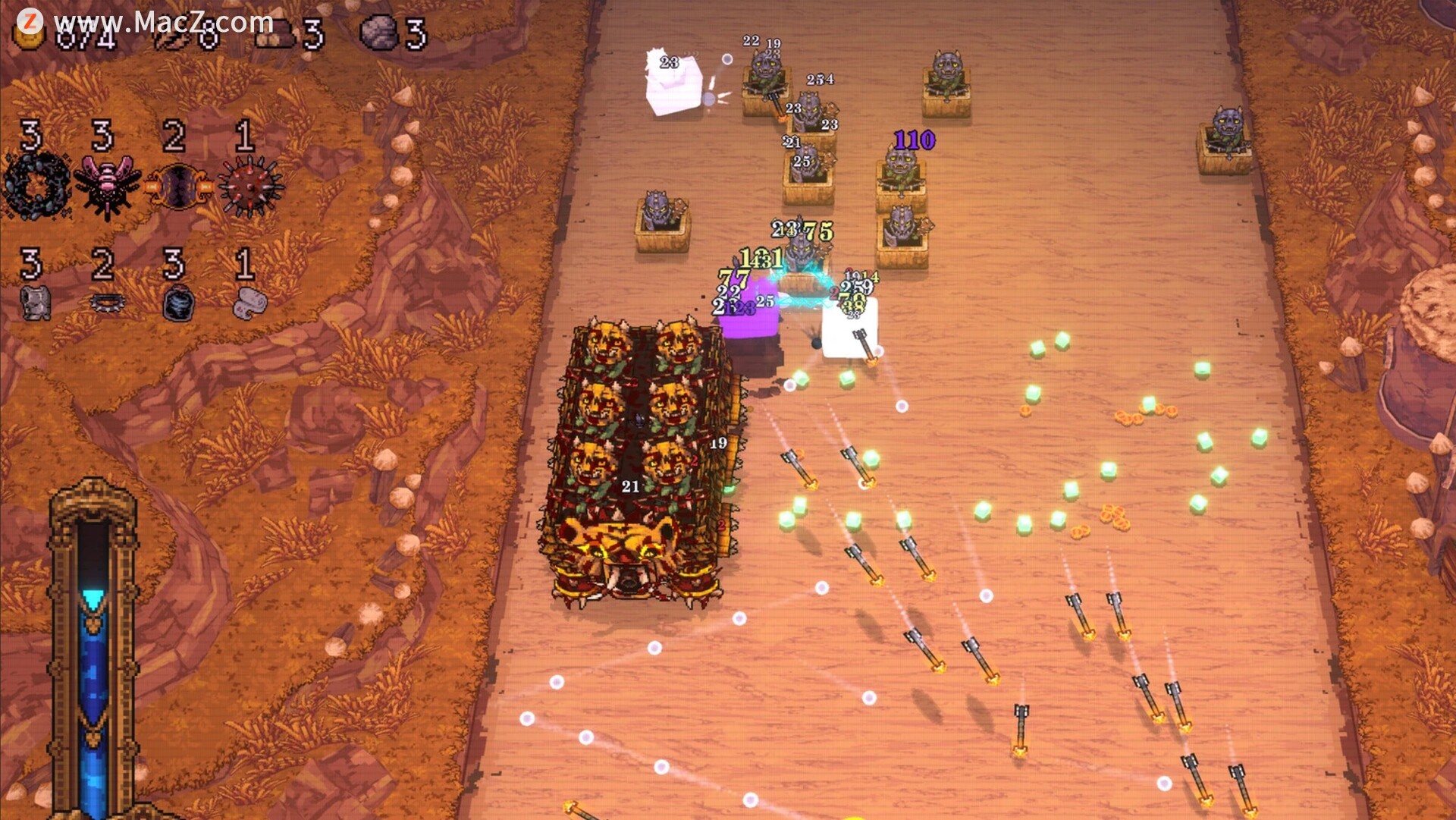Select the leaf resource icon

pyautogui.click(x=171, y=36)
